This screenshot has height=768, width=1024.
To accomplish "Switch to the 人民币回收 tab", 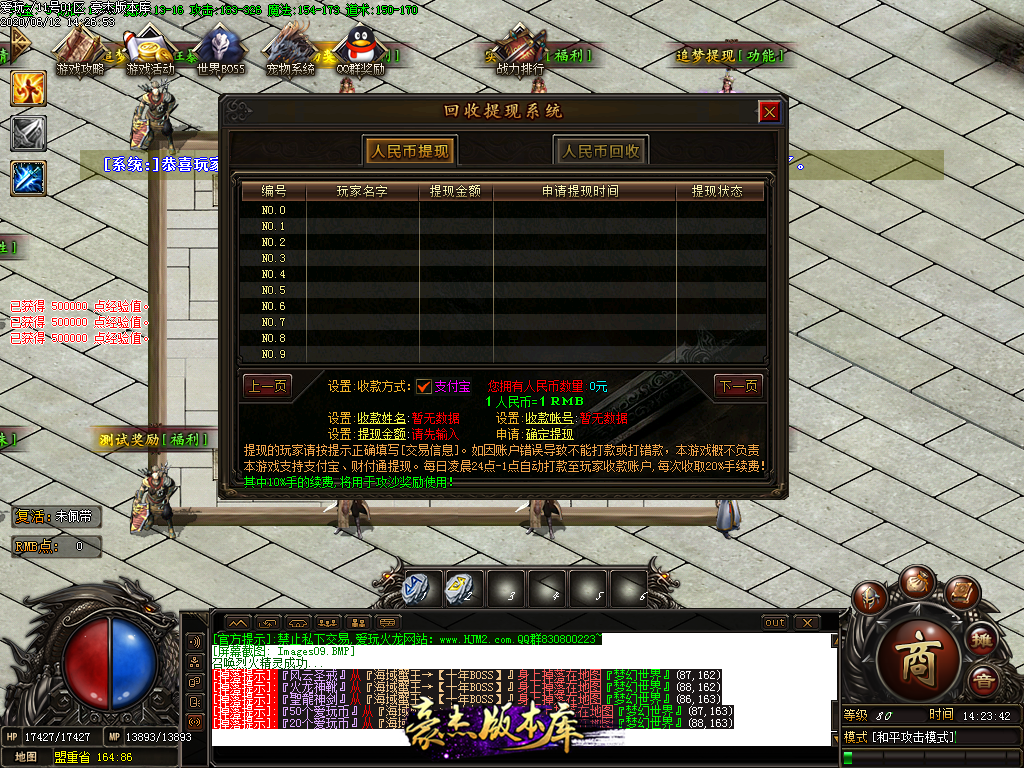I will click(600, 151).
